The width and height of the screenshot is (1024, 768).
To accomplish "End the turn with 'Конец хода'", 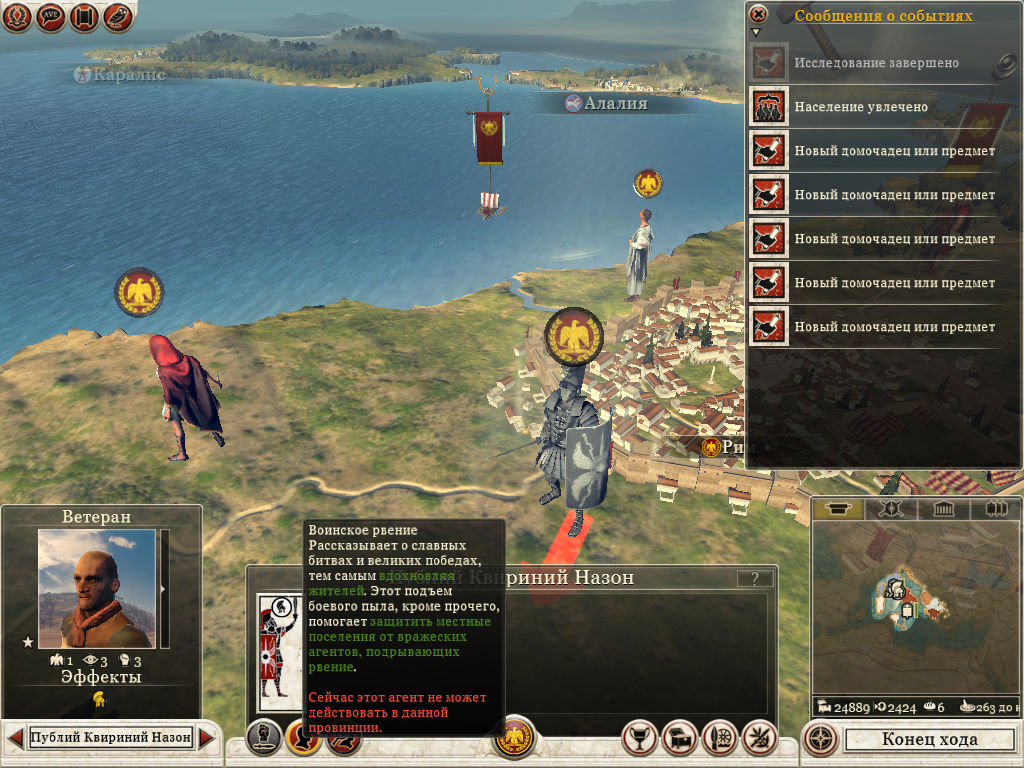I will (x=929, y=740).
